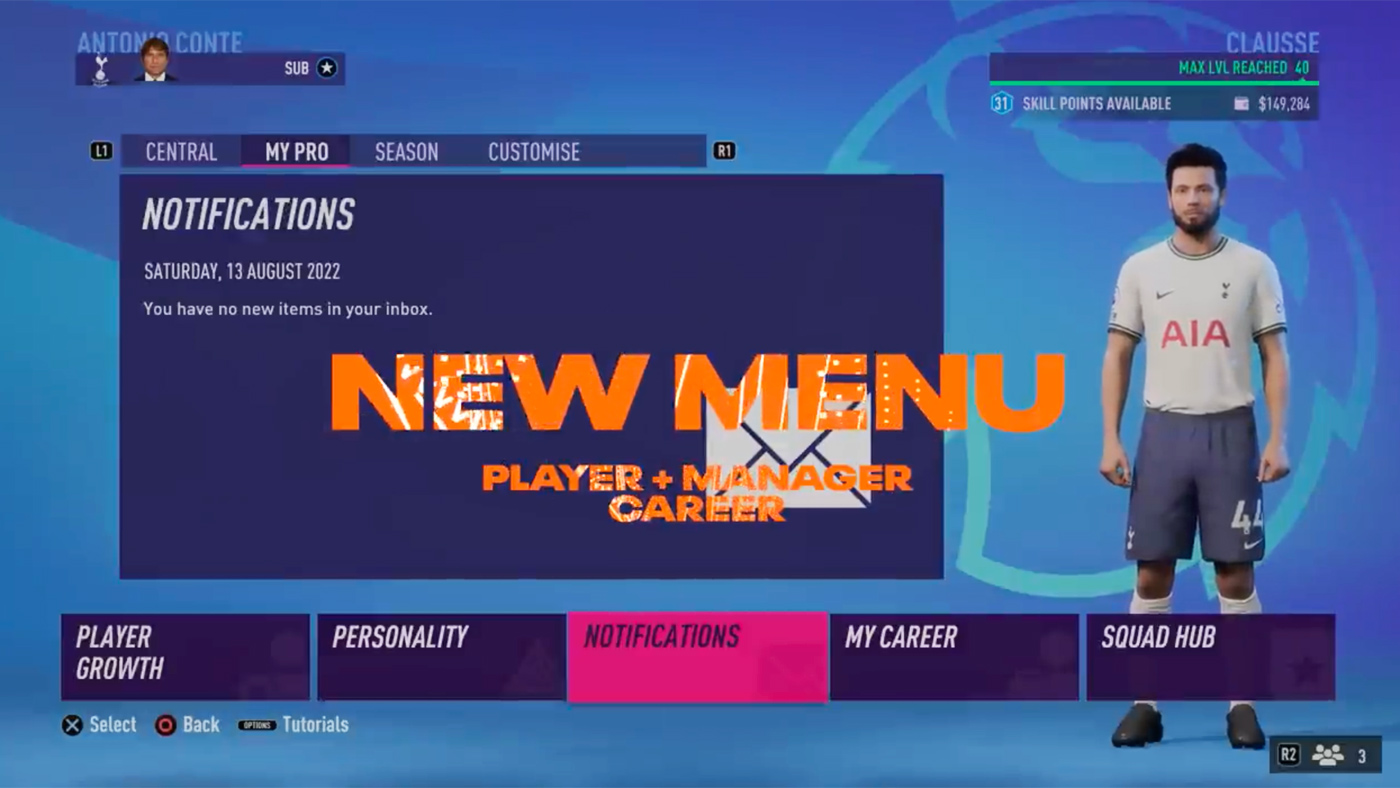
Task: Click the skill points badge showing 31
Action: pyautogui.click(x=1004, y=102)
